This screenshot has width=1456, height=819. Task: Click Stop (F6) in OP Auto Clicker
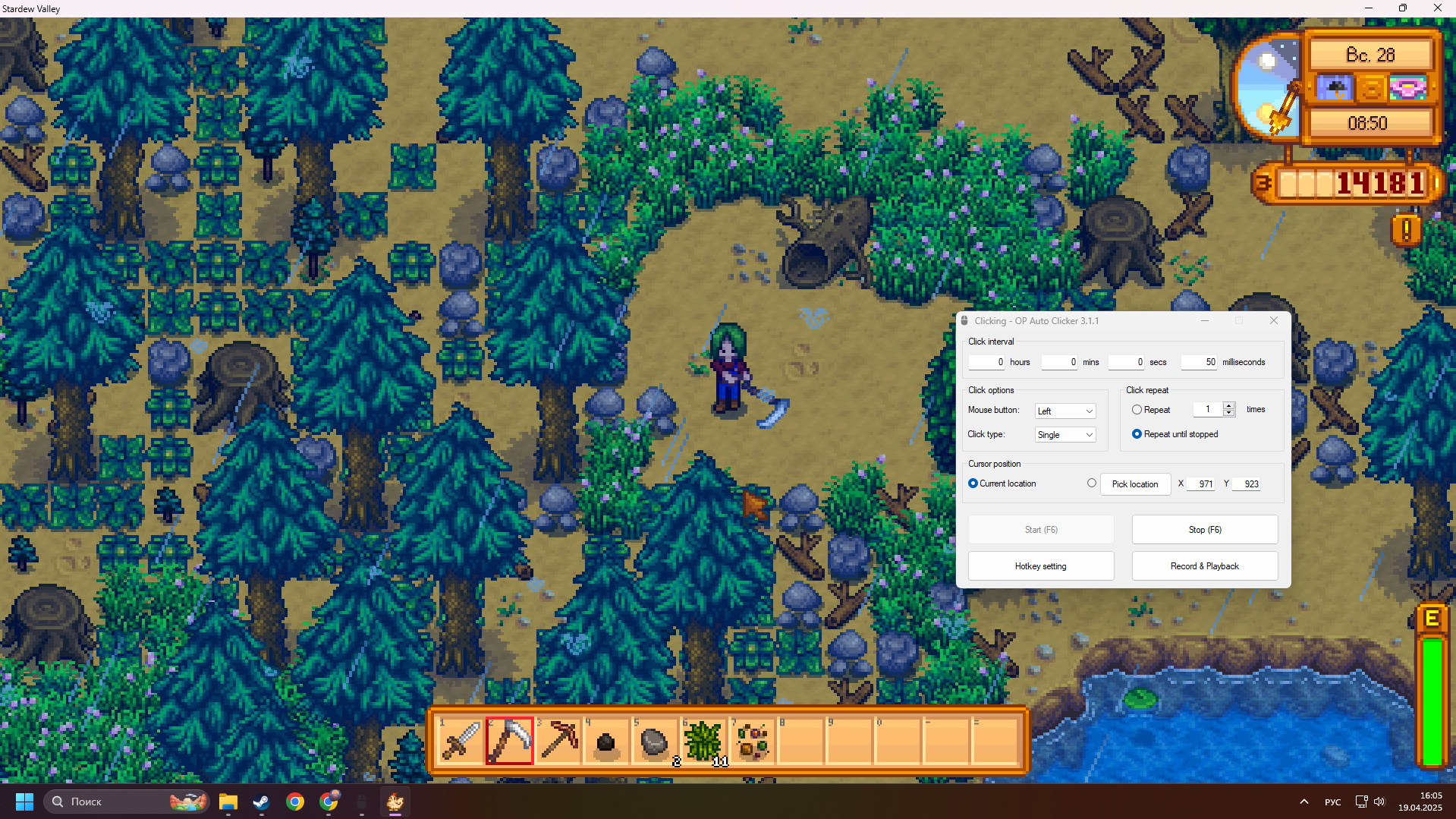click(x=1204, y=530)
